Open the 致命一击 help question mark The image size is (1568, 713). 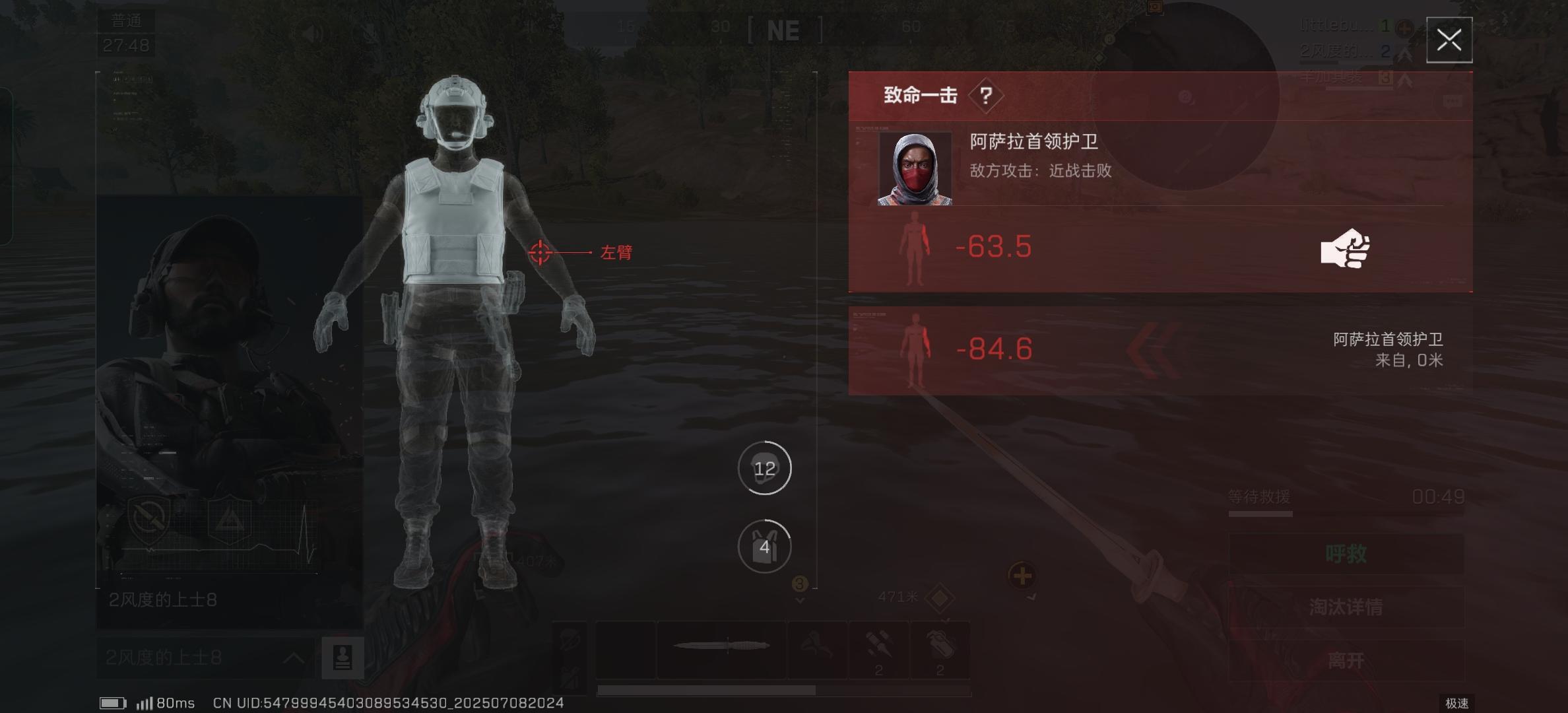point(985,94)
